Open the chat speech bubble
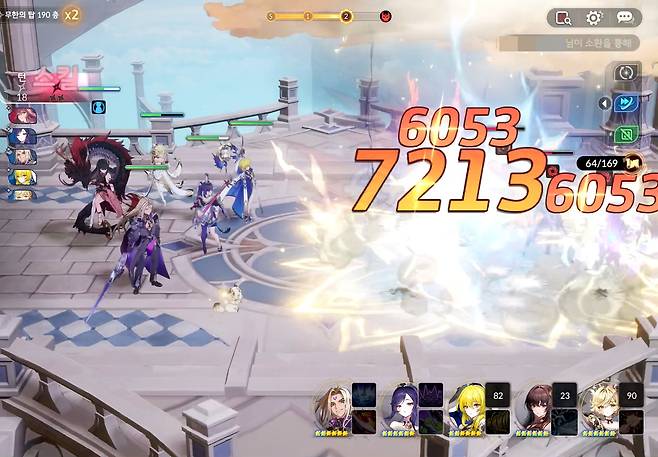 pos(625,18)
